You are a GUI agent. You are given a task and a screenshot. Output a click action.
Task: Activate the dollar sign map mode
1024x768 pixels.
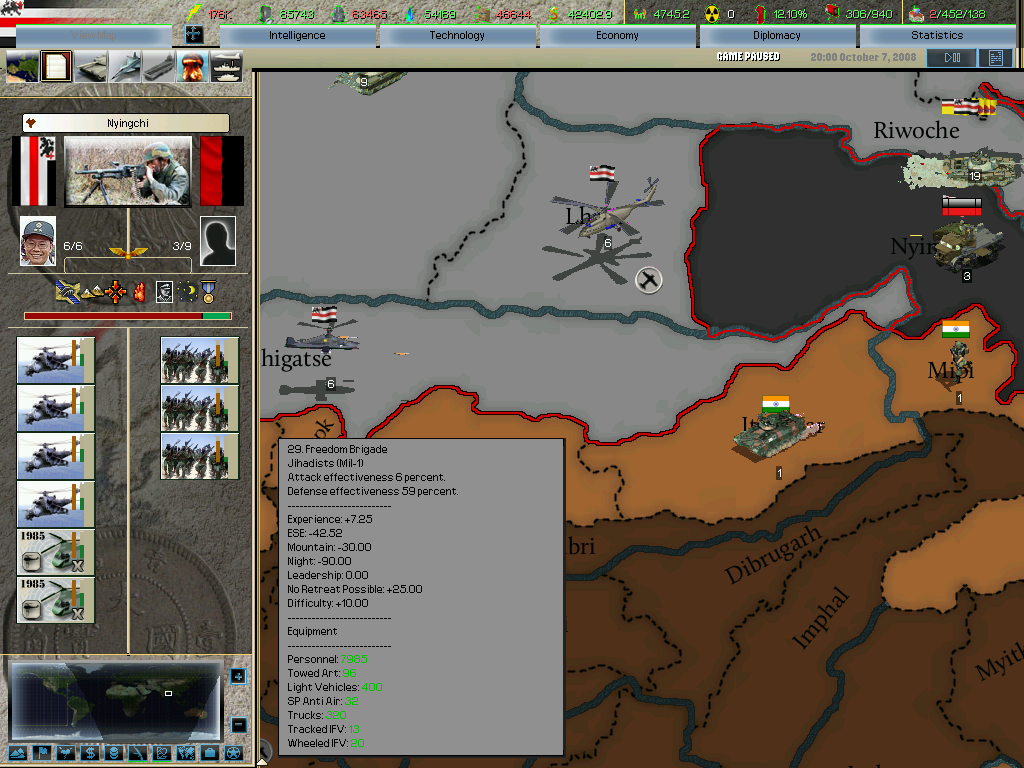[x=89, y=752]
